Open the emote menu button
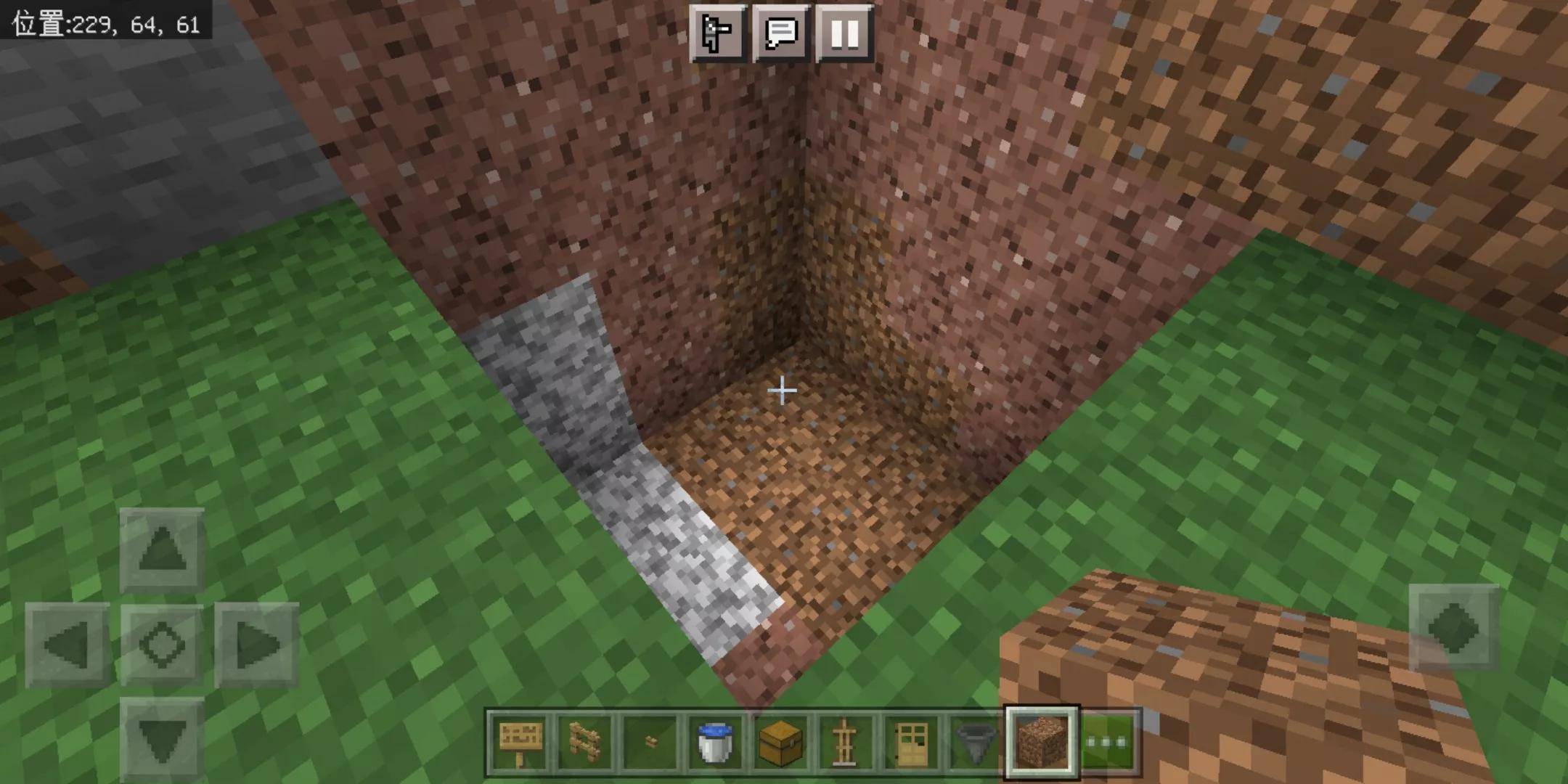1568x784 pixels. click(x=717, y=33)
